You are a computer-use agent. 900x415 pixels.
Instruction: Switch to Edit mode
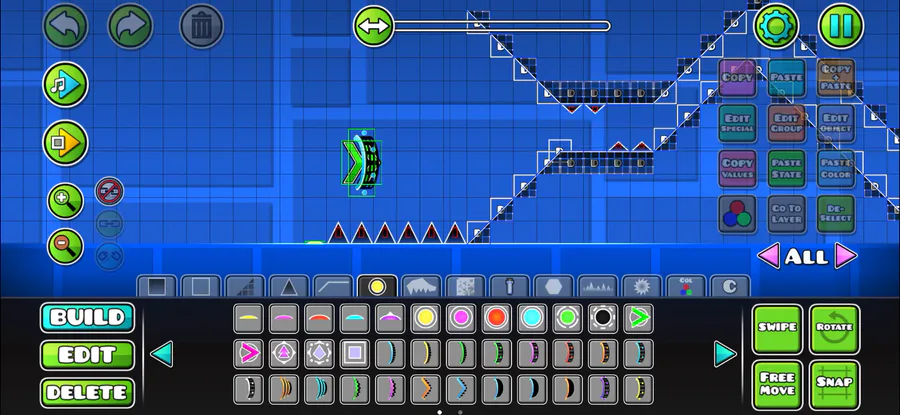(87, 355)
